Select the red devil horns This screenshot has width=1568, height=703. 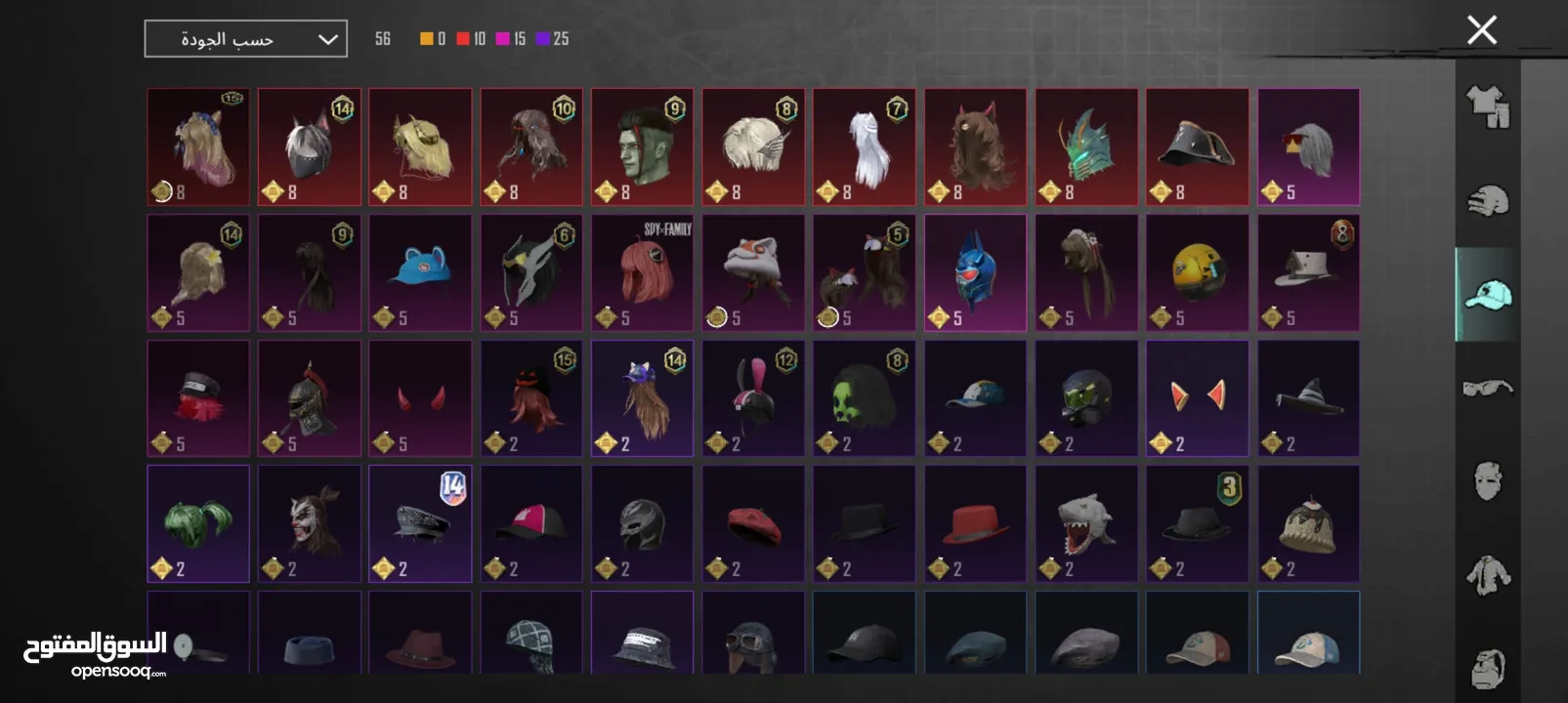(x=420, y=397)
